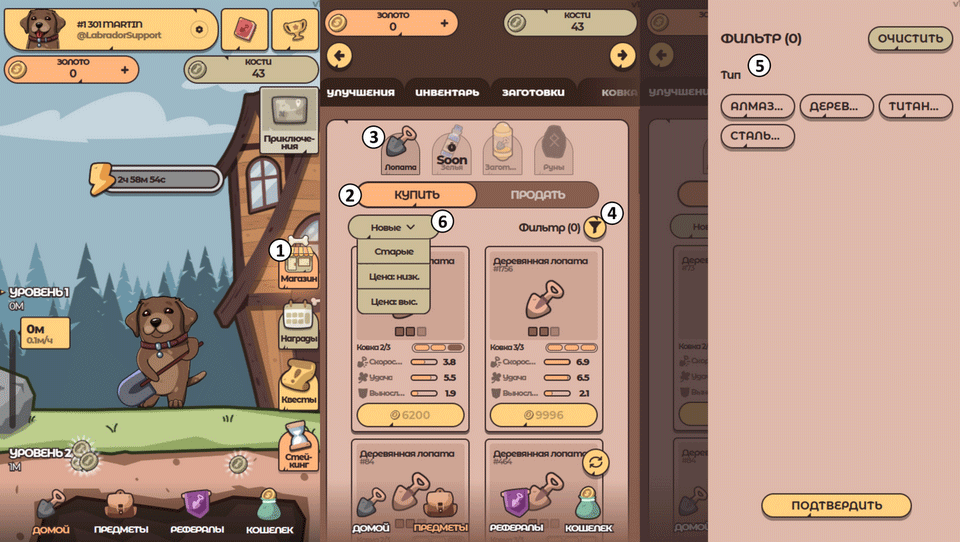Viewport: 960px width, 542px height.
Task: Clear filters with Очистить button
Action: pos(910,39)
